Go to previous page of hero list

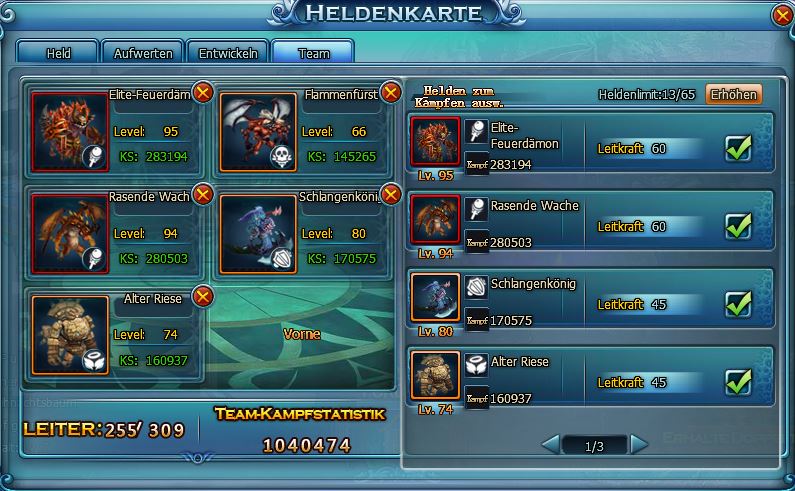pos(550,445)
